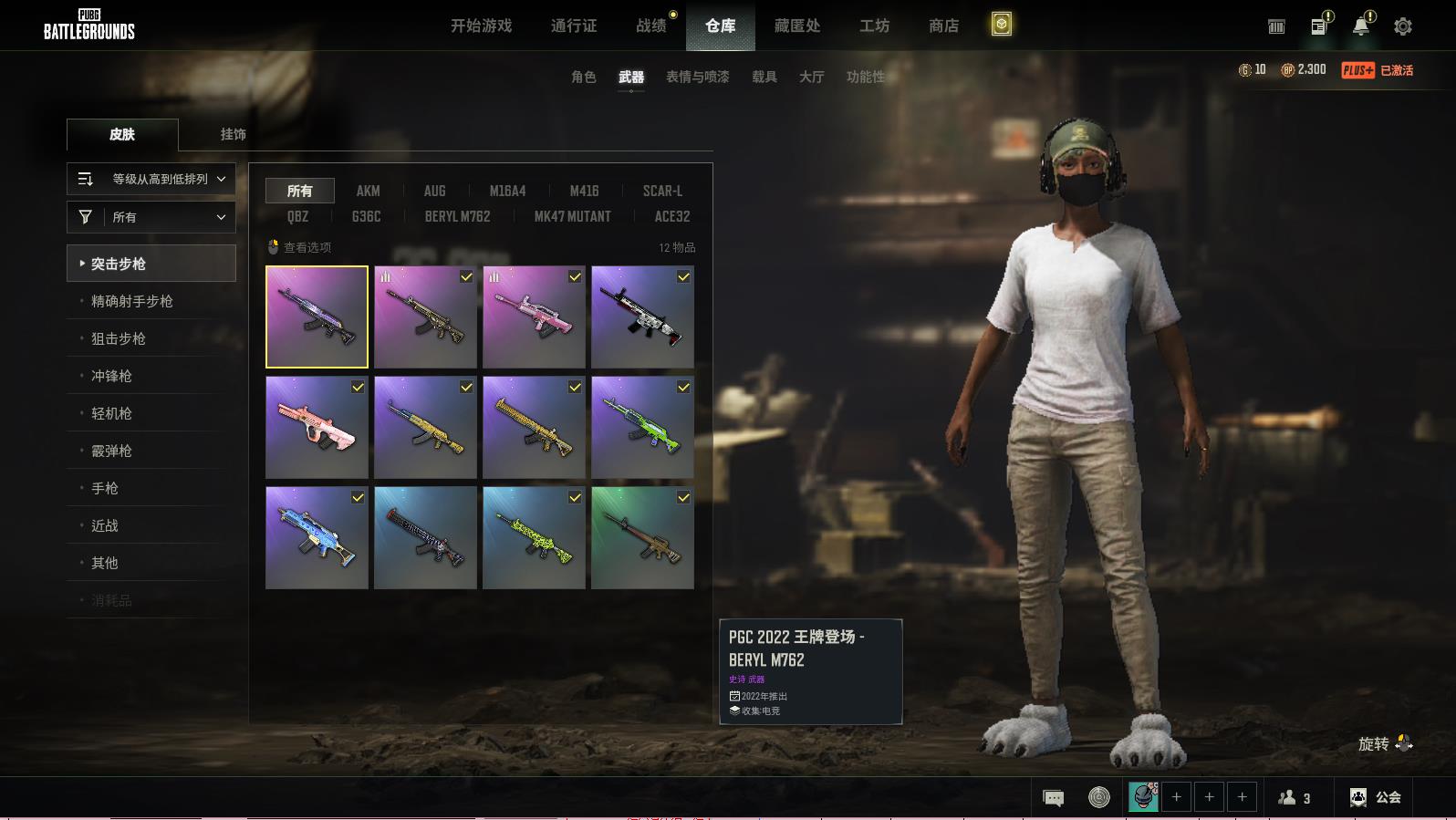Open the 公会 guild panel
1456x820 pixels.
tap(1376, 797)
